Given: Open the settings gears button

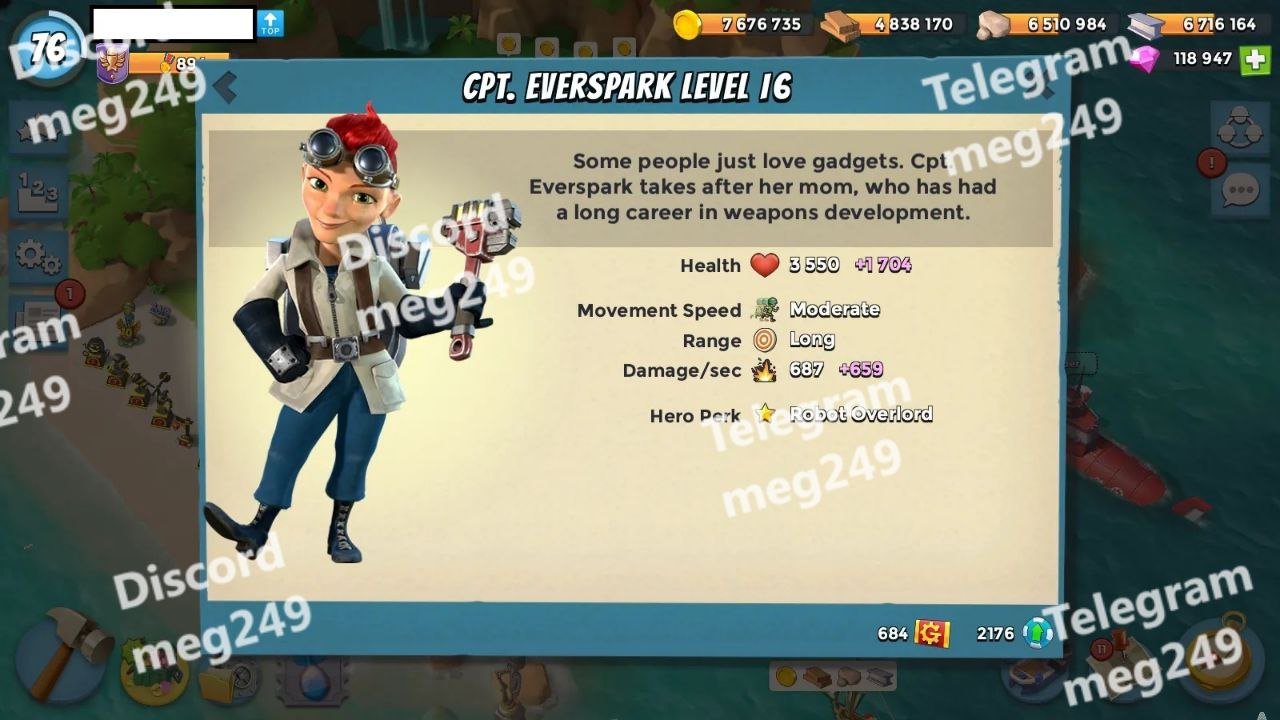Looking at the screenshot, I should (38, 256).
